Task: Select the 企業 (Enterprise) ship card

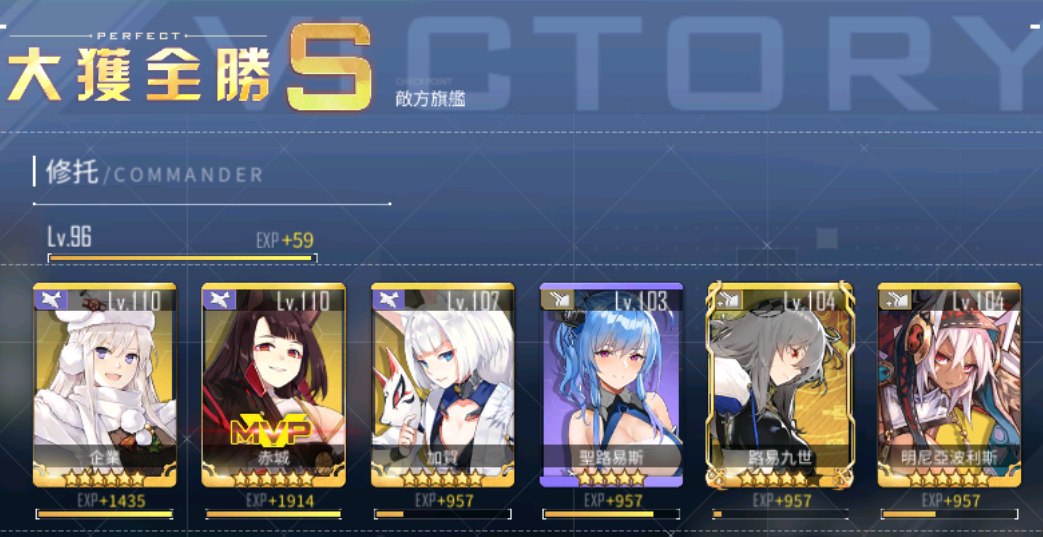Action: click(x=104, y=385)
